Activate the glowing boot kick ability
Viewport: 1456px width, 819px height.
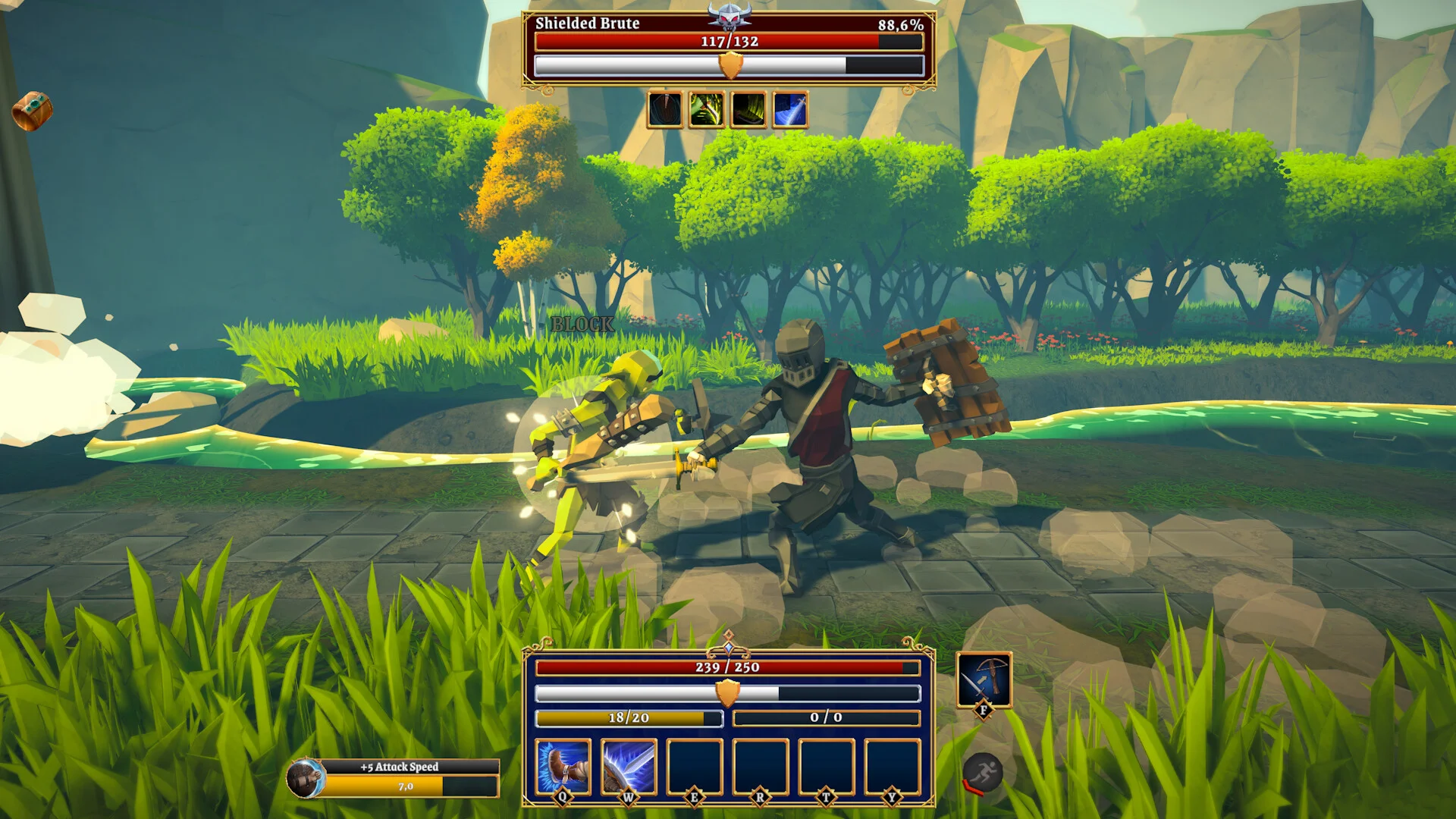[x=563, y=767]
